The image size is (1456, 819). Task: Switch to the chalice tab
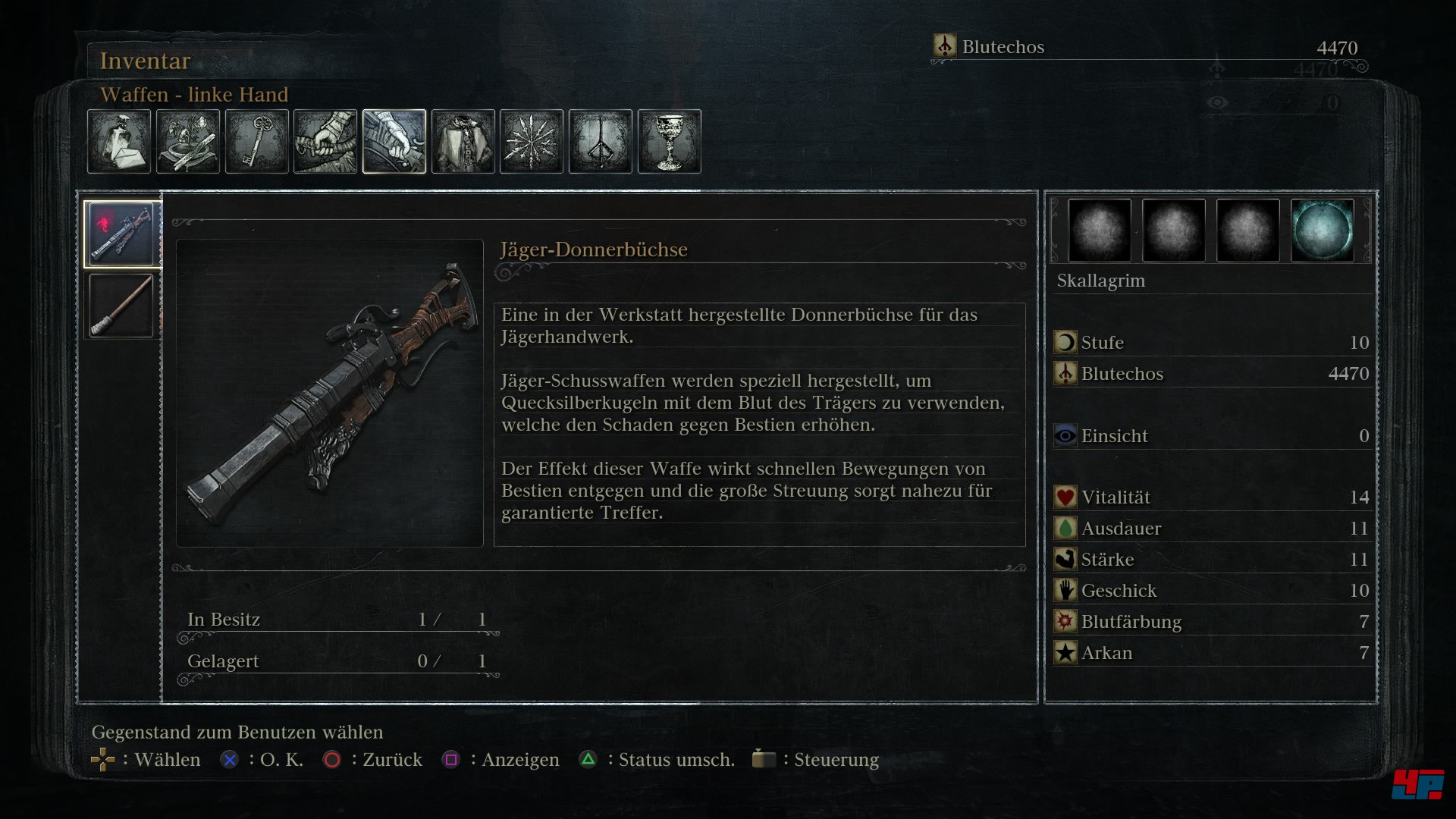(670, 142)
